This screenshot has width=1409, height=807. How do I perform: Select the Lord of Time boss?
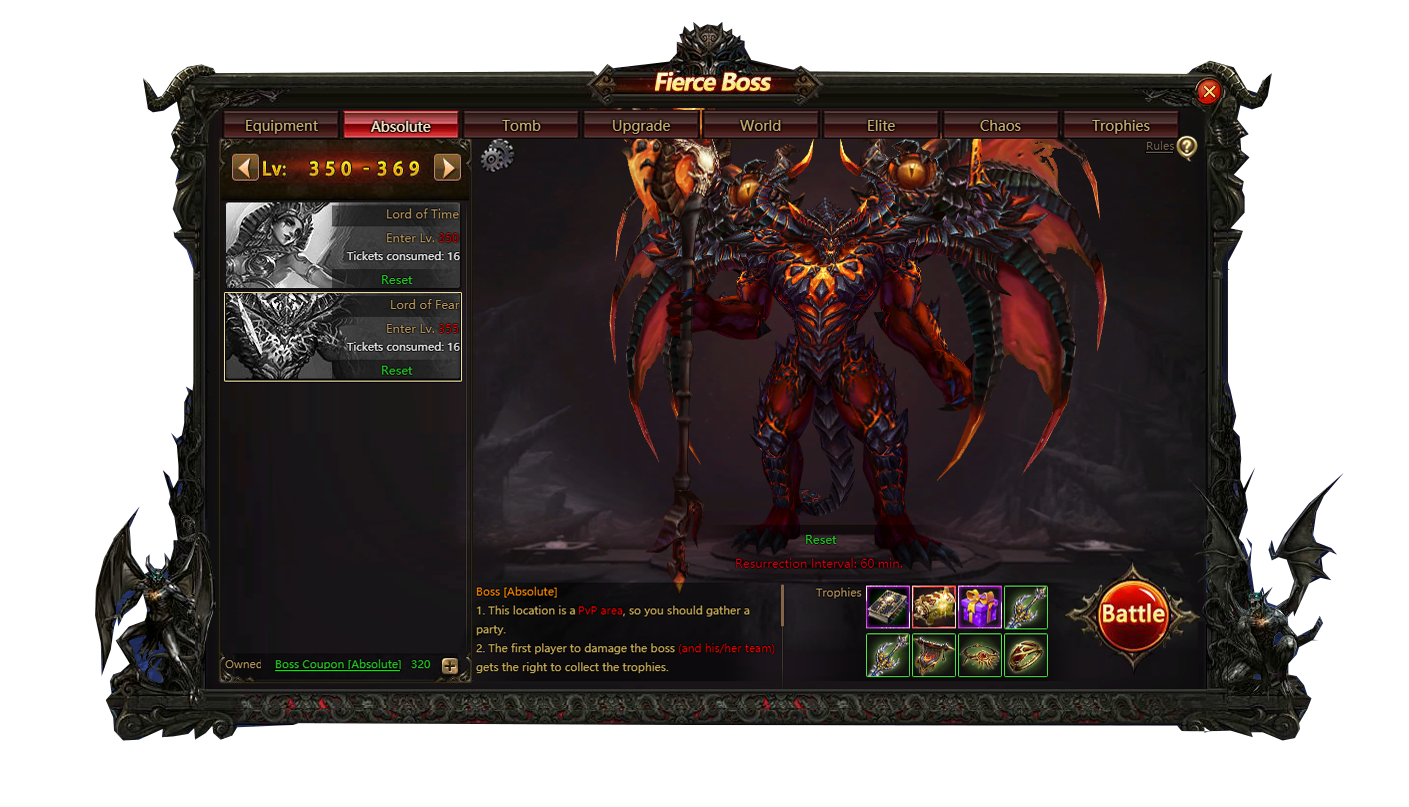point(343,245)
